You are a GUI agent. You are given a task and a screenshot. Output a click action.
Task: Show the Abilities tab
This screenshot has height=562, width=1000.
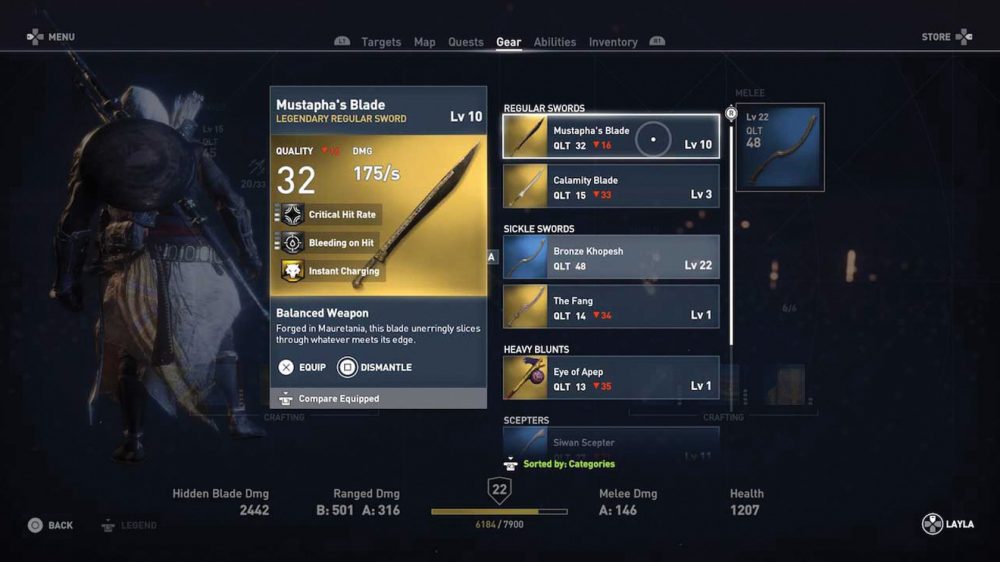pyautogui.click(x=555, y=42)
